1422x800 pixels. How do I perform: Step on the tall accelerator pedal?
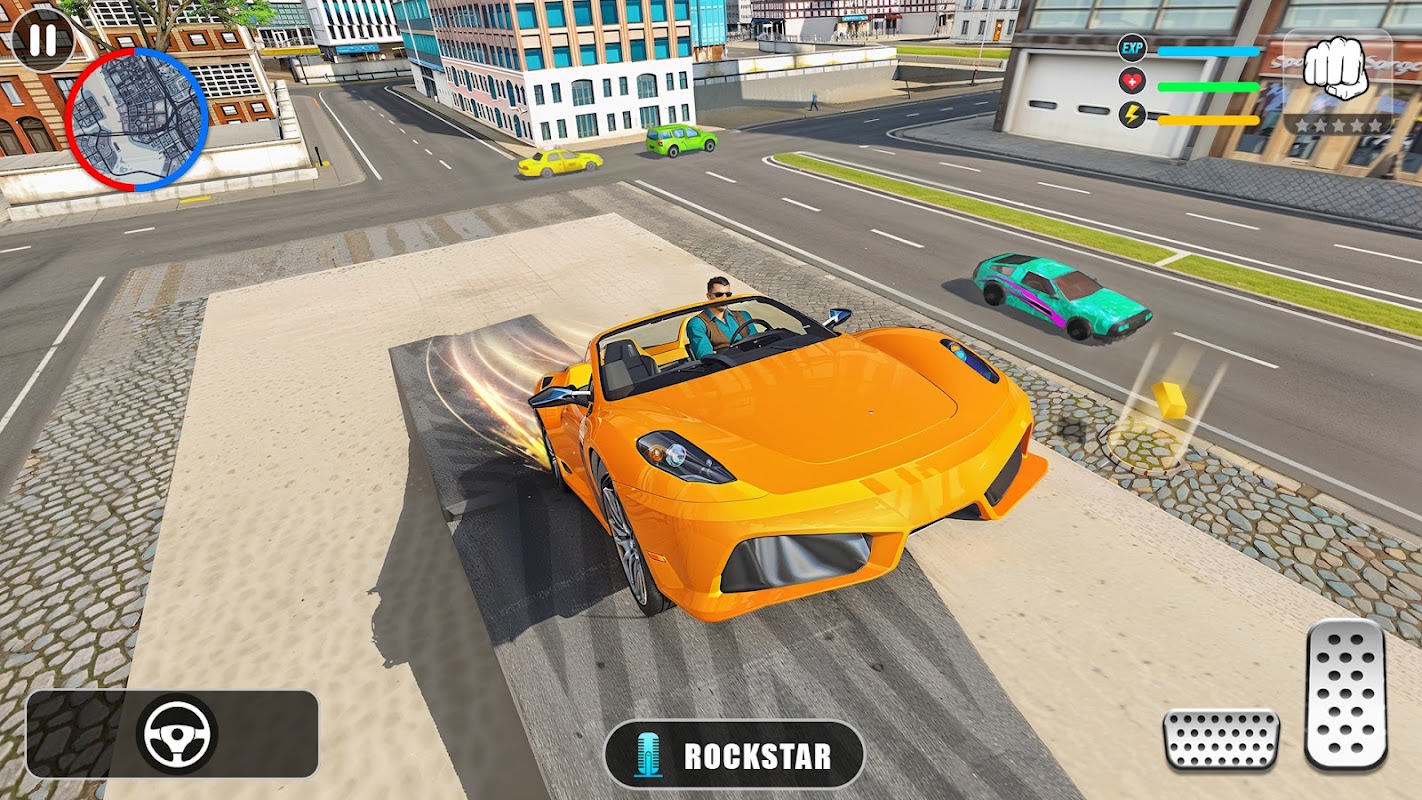(x=1346, y=694)
